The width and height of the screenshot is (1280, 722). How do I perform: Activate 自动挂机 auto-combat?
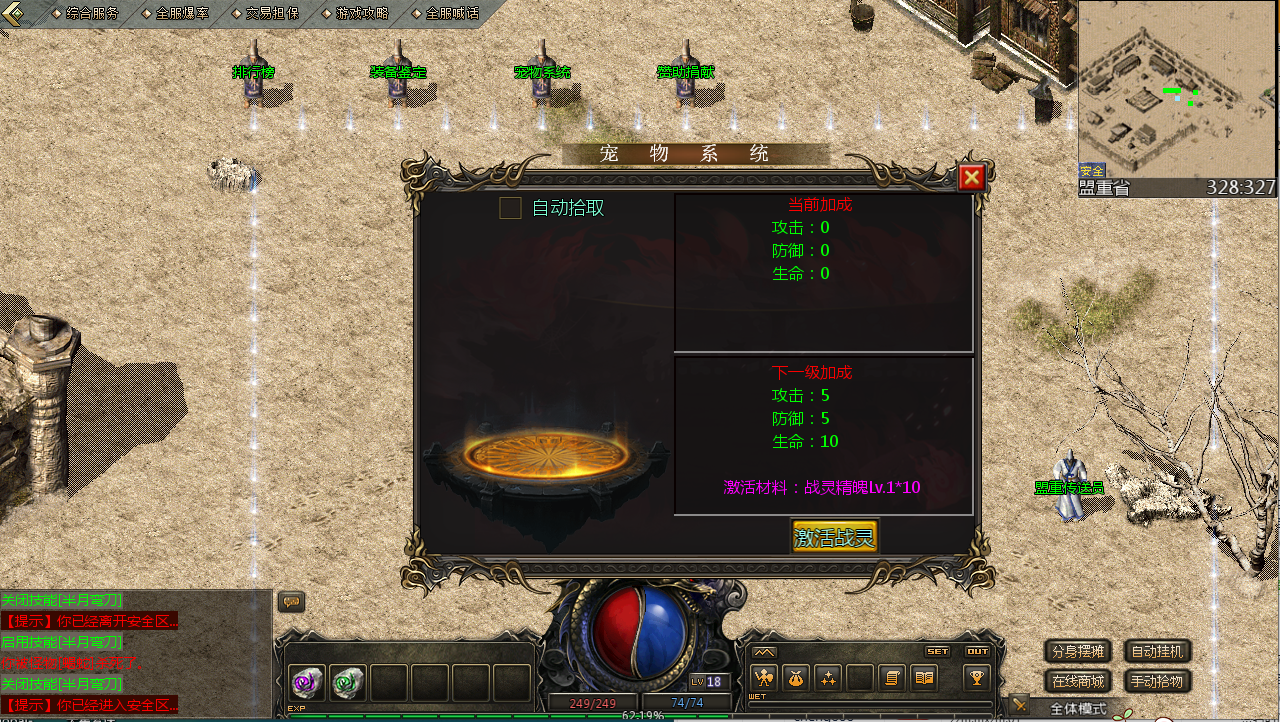(x=1157, y=651)
